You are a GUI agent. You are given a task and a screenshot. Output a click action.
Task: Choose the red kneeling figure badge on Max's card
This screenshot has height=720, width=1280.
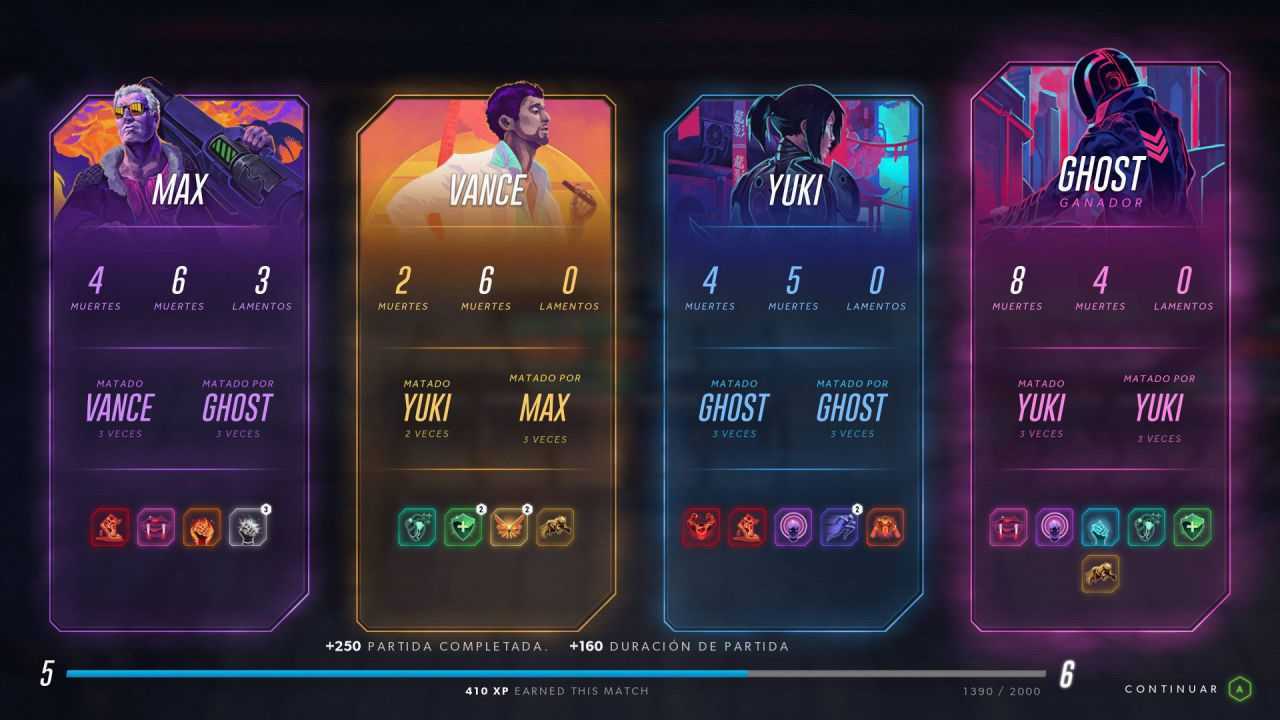[x=110, y=527]
